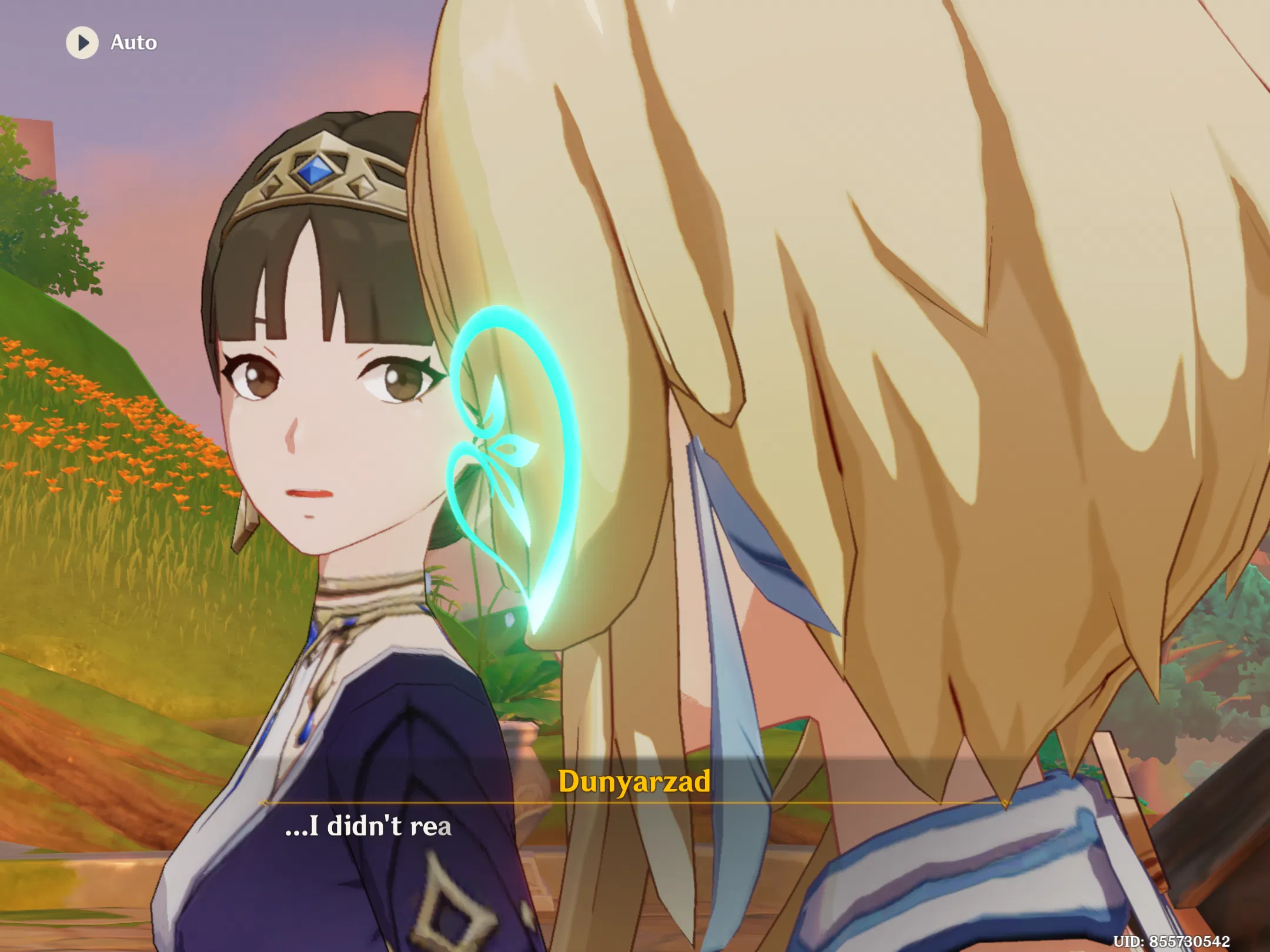Click the blue gem on the tiara

[x=317, y=169]
